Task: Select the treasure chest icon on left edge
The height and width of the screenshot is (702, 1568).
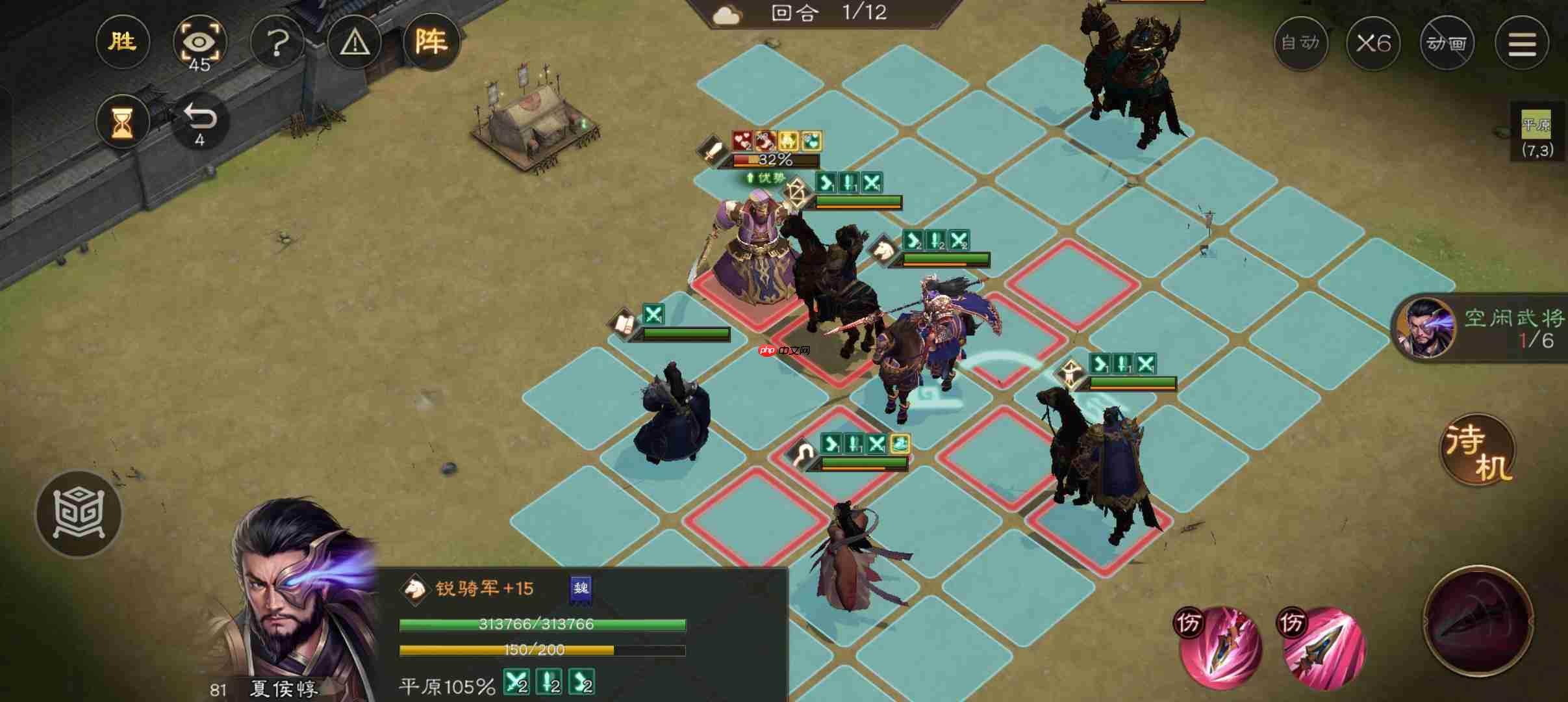Action: point(78,513)
